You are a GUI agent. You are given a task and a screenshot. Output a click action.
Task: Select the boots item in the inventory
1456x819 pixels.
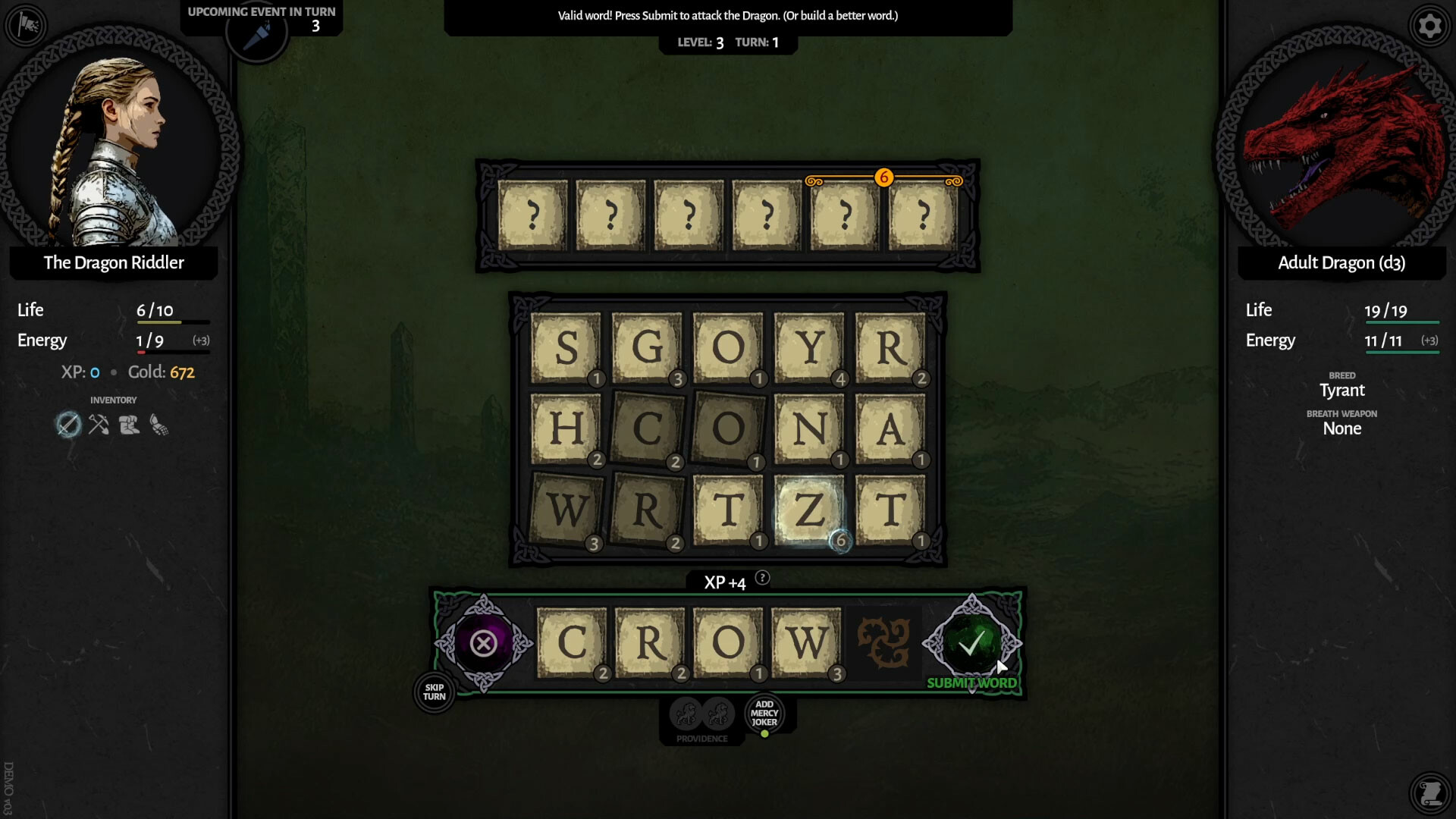[129, 425]
